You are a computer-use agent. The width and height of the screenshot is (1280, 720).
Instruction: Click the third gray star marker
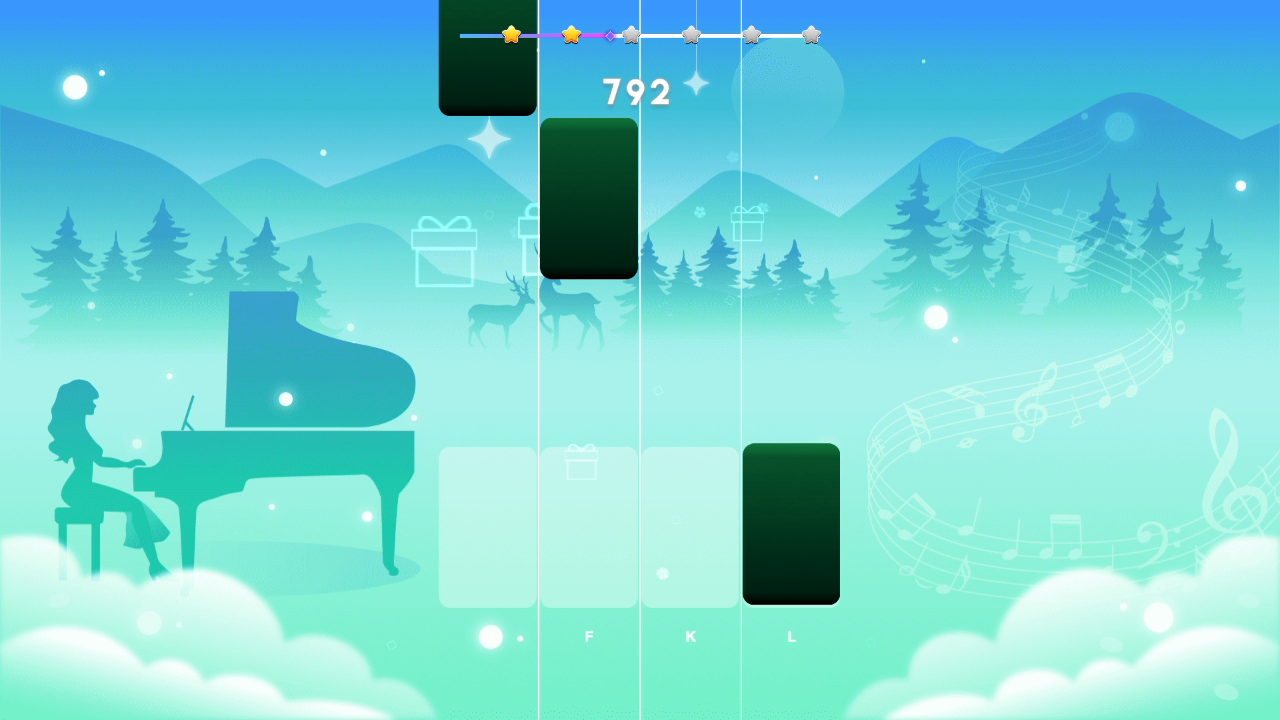coord(631,34)
